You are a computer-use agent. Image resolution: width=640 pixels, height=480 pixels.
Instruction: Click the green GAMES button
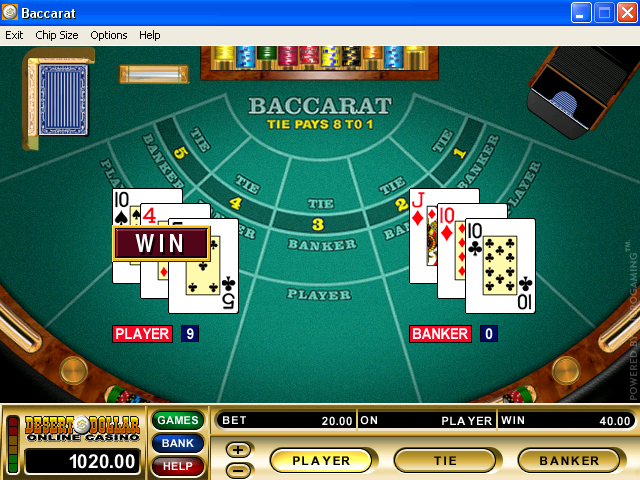coord(178,420)
